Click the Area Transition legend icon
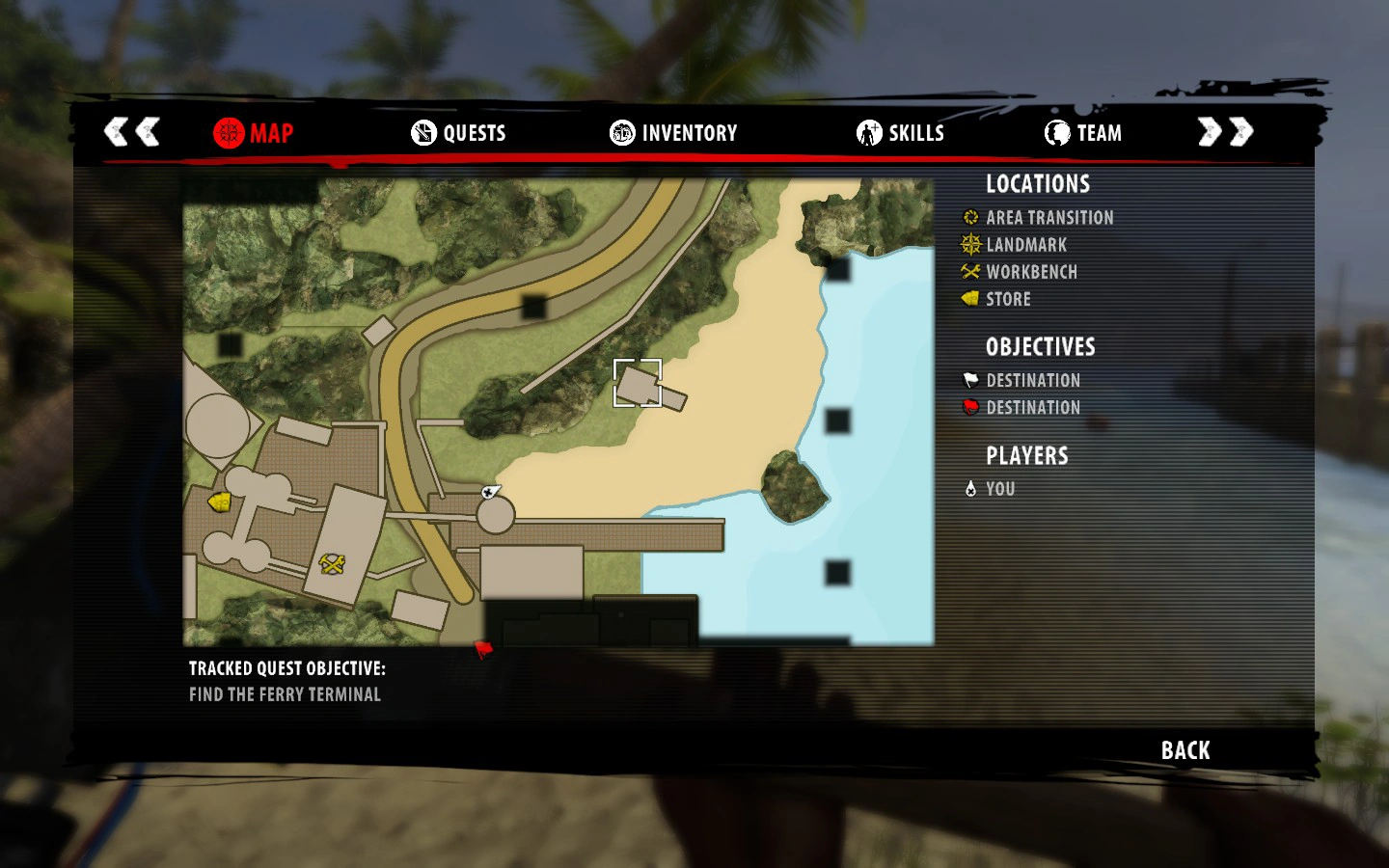Viewport: 1389px width, 868px height. [x=969, y=217]
